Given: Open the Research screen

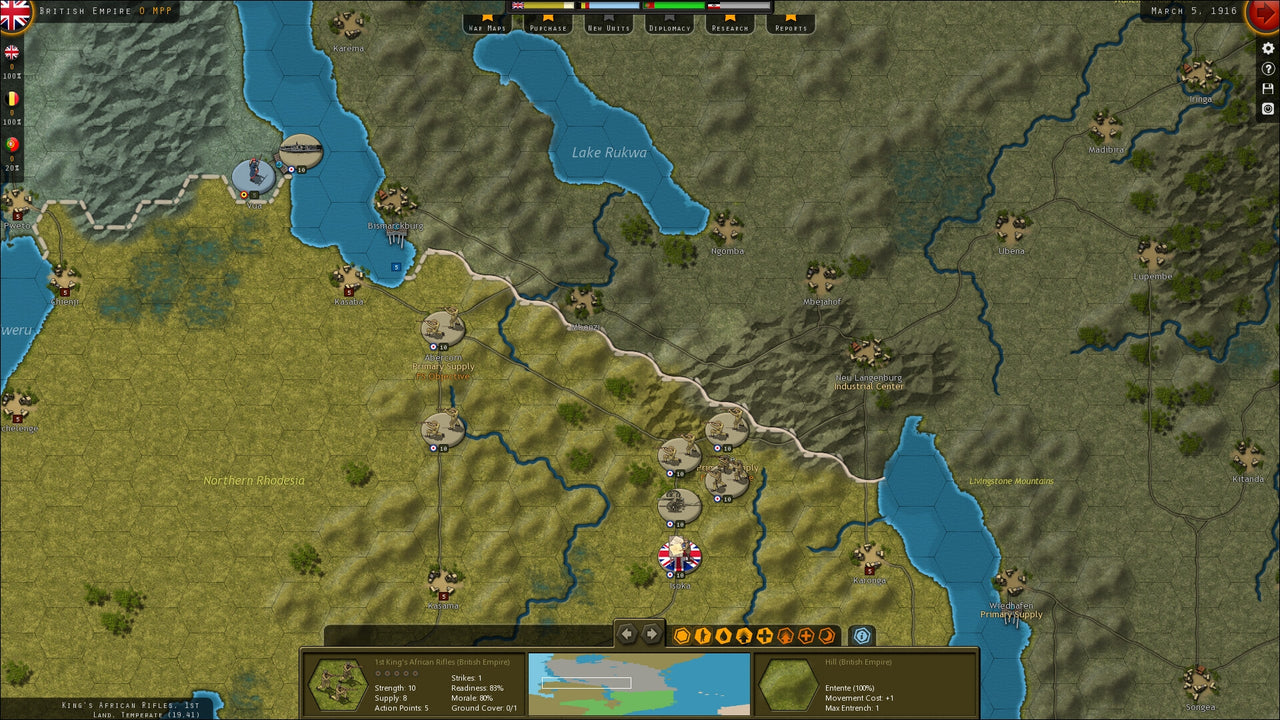Looking at the screenshot, I should click(x=729, y=27).
